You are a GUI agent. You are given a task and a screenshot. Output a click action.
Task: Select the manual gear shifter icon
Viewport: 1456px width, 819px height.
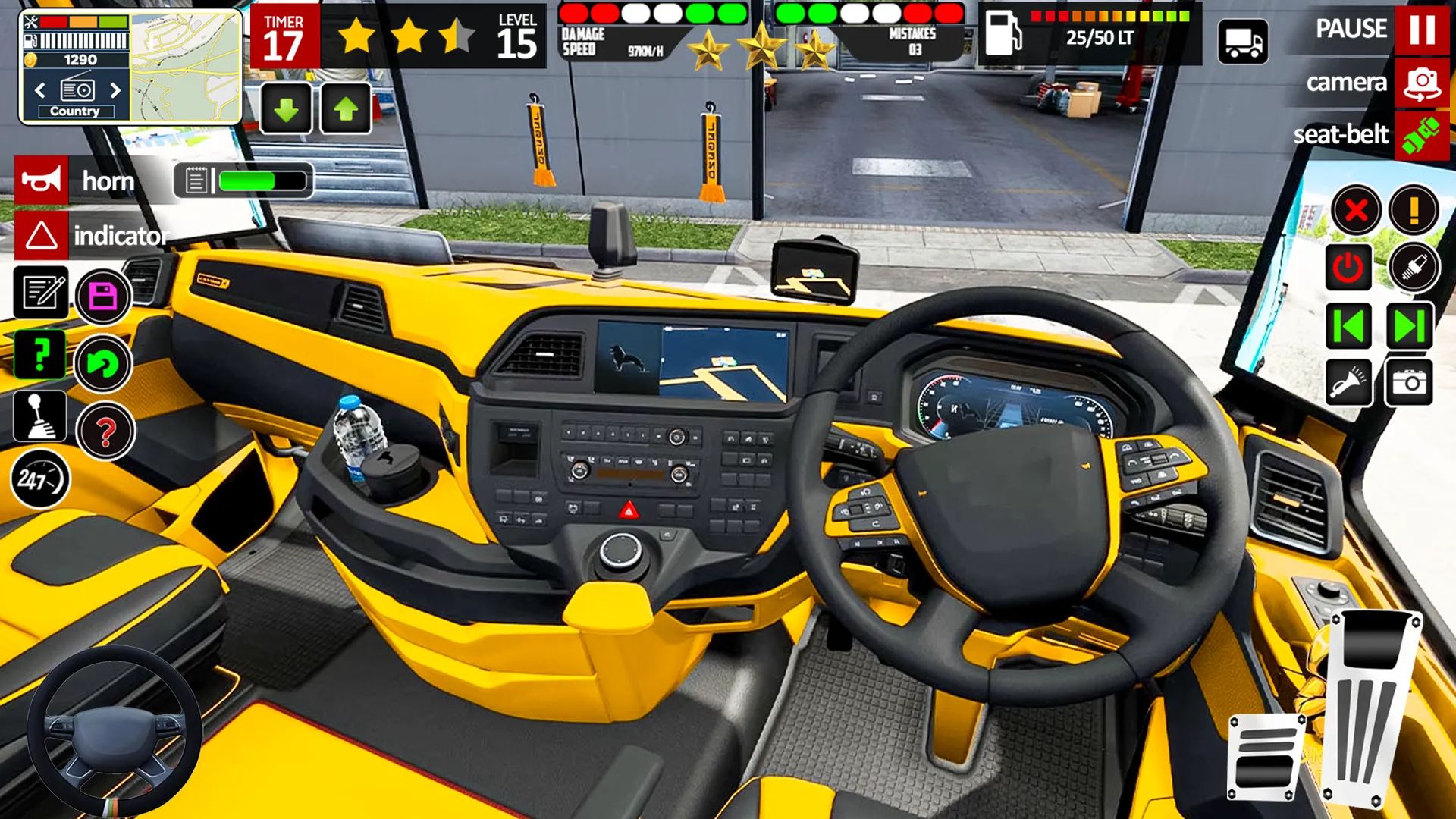42,416
